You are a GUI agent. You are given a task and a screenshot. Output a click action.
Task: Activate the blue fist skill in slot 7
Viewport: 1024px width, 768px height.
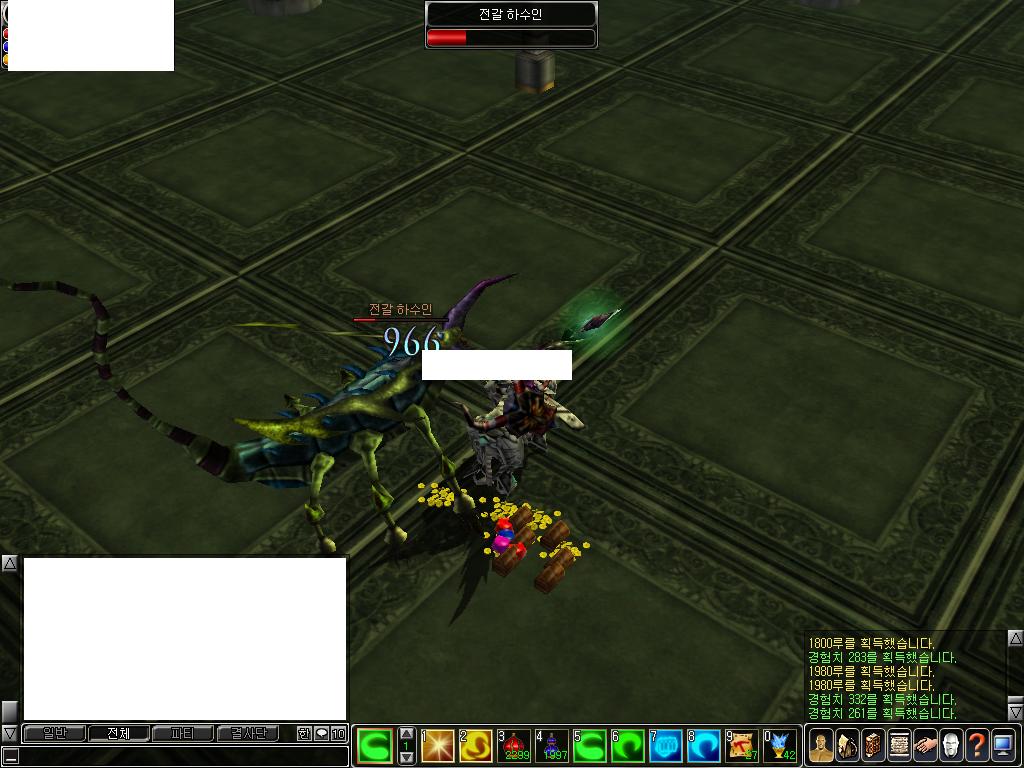pos(666,745)
